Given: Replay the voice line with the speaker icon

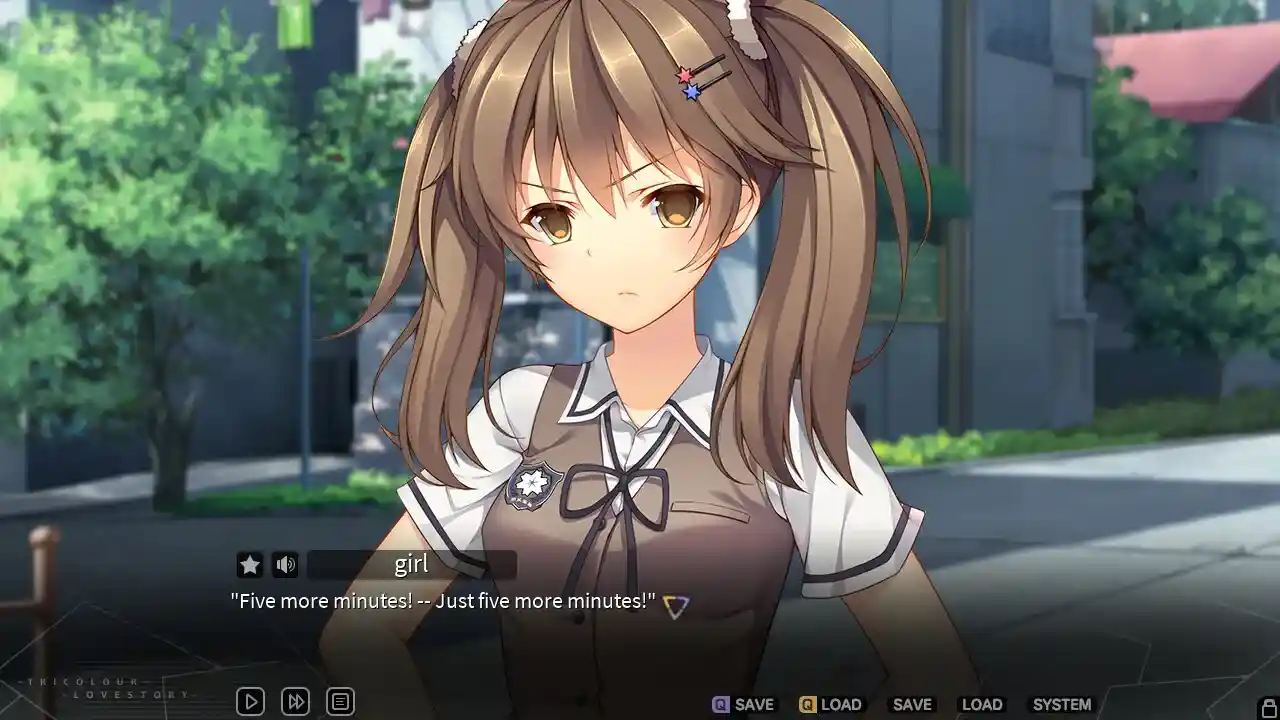Looking at the screenshot, I should tap(286, 564).
